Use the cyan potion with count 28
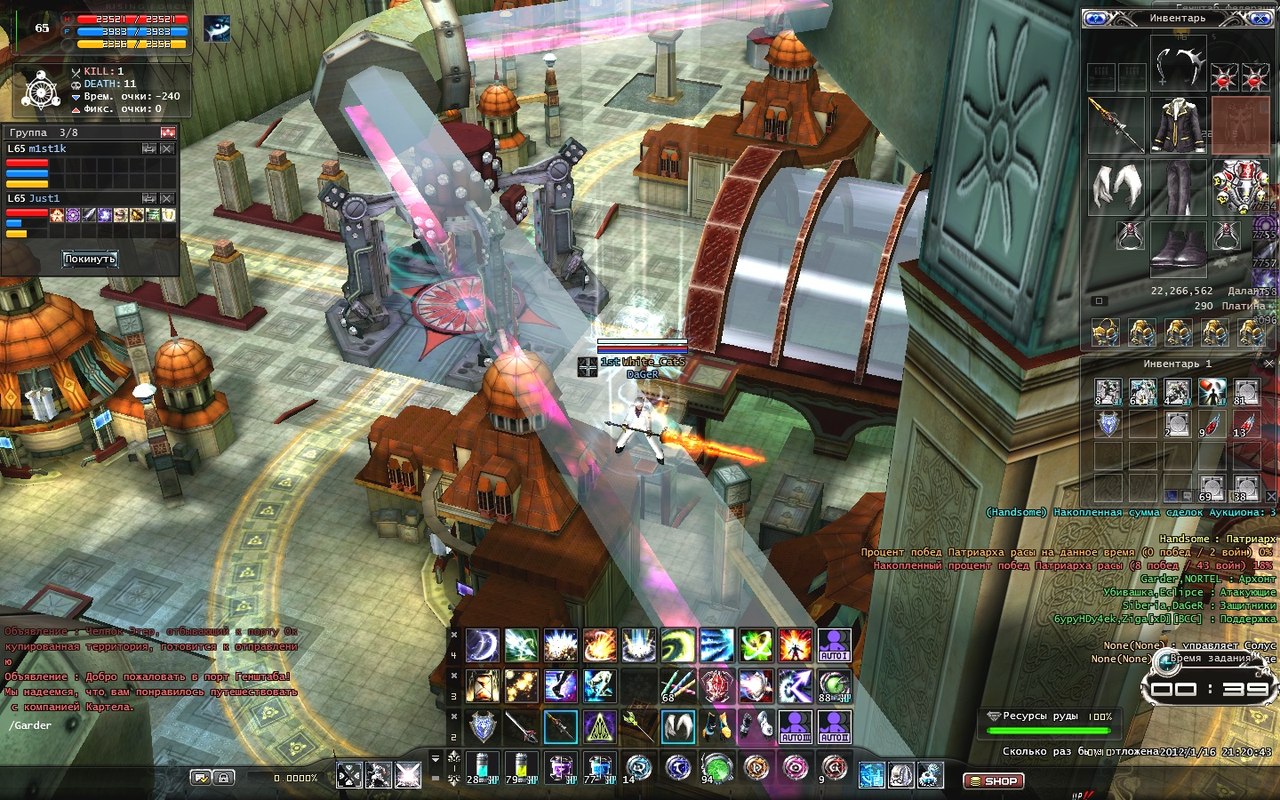Image resolution: width=1280 pixels, height=800 pixels. 482,769
